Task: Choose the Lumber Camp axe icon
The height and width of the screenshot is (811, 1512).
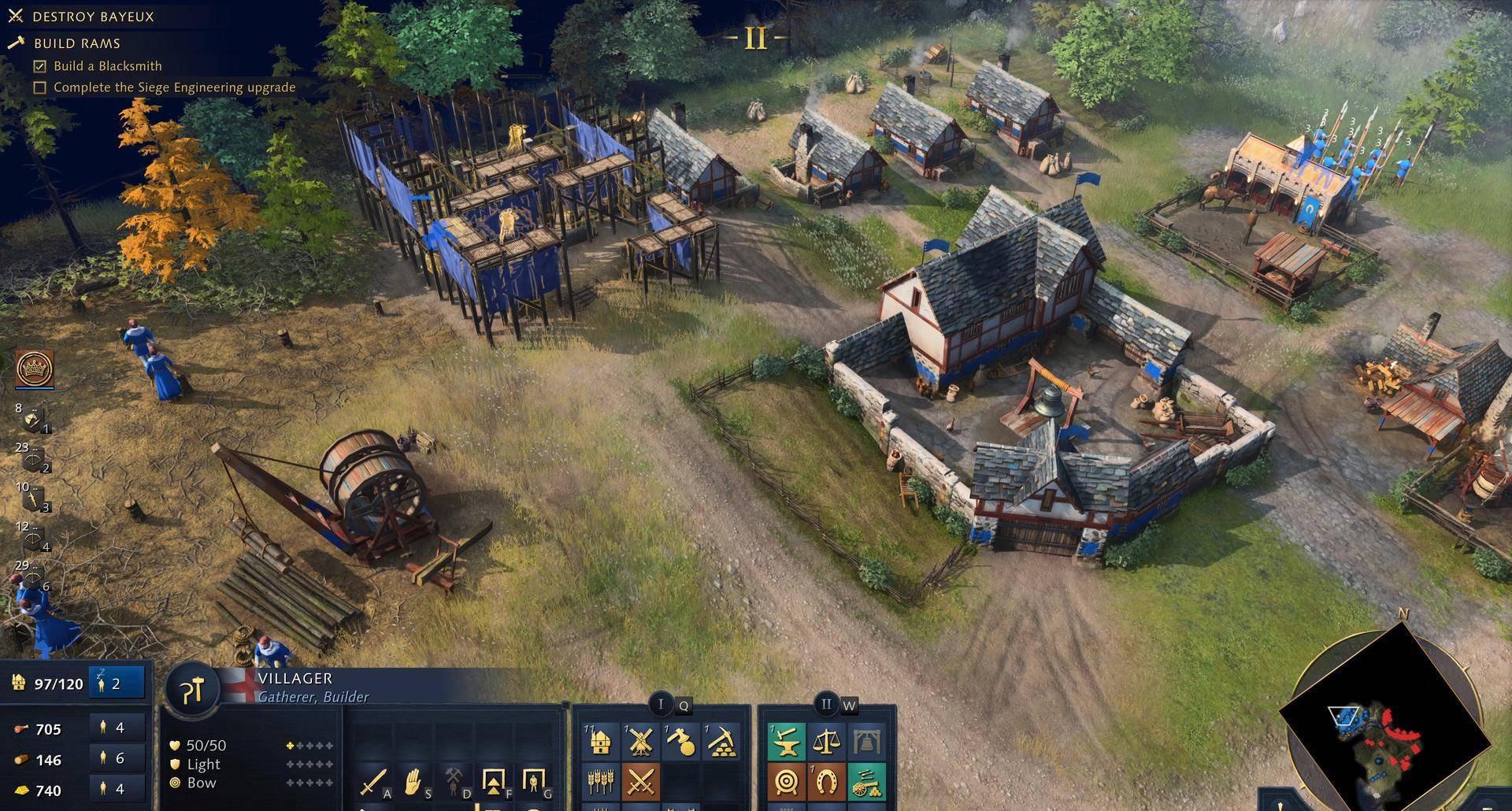Action: [x=680, y=742]
